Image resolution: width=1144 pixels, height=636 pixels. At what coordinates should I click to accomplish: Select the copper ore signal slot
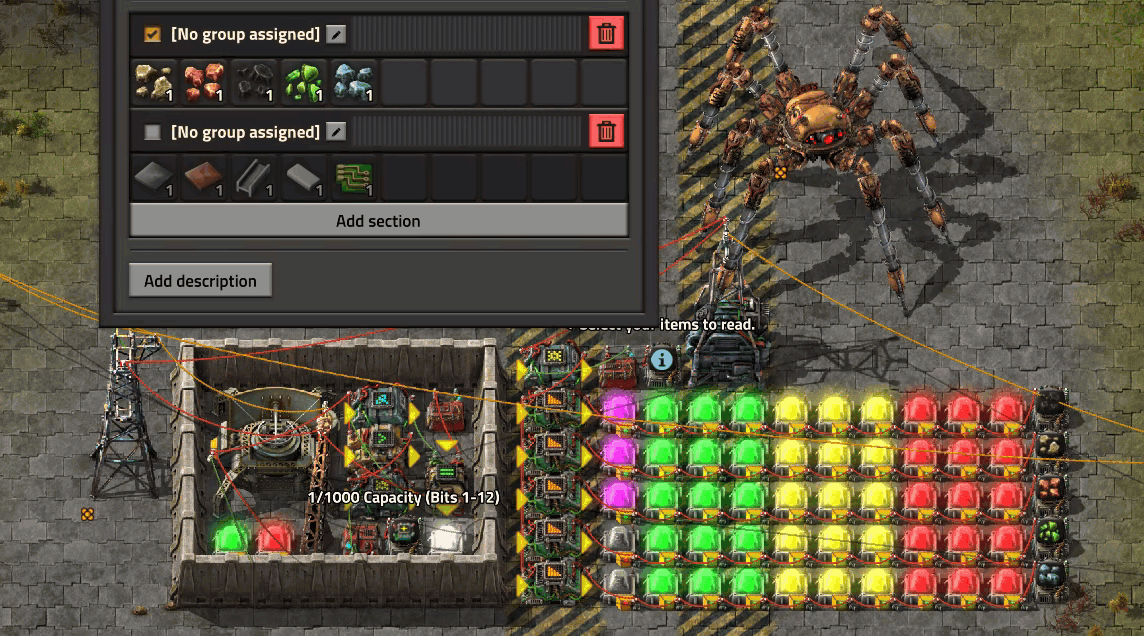click(205, 82)
